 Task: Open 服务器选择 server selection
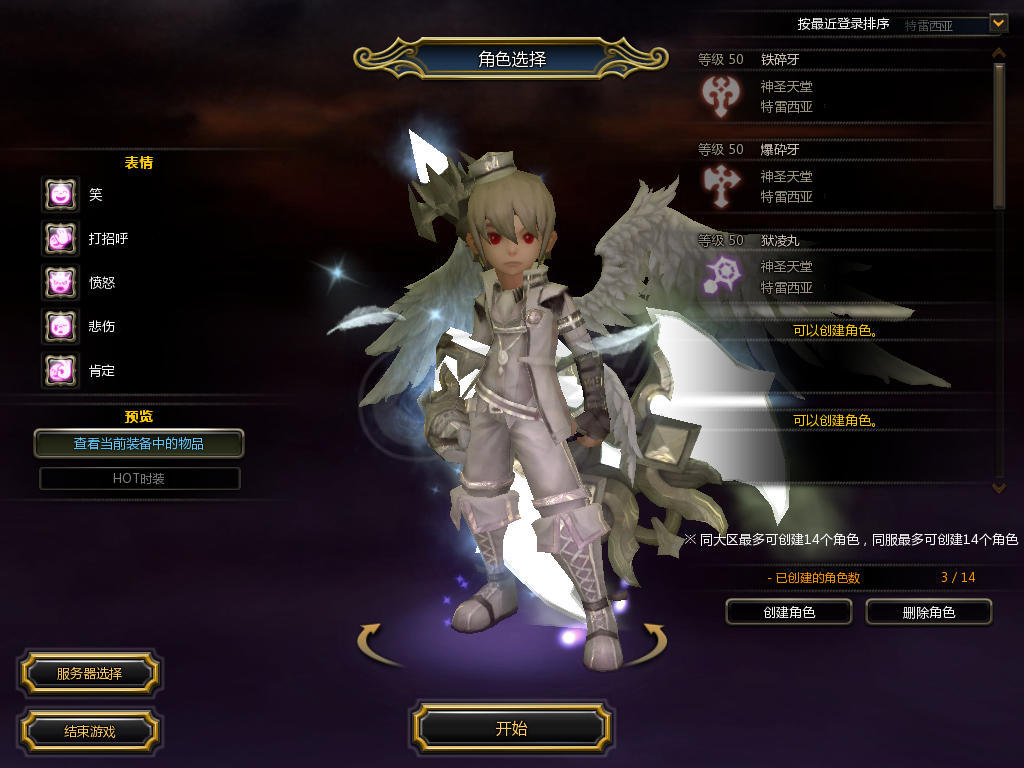89,674
